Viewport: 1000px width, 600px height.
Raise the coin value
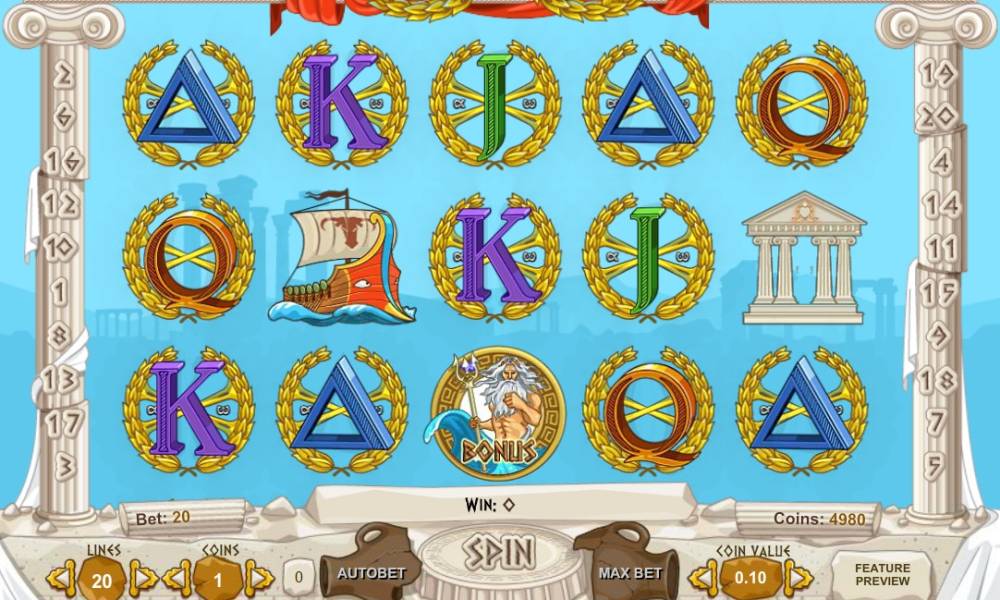(797, 577)
